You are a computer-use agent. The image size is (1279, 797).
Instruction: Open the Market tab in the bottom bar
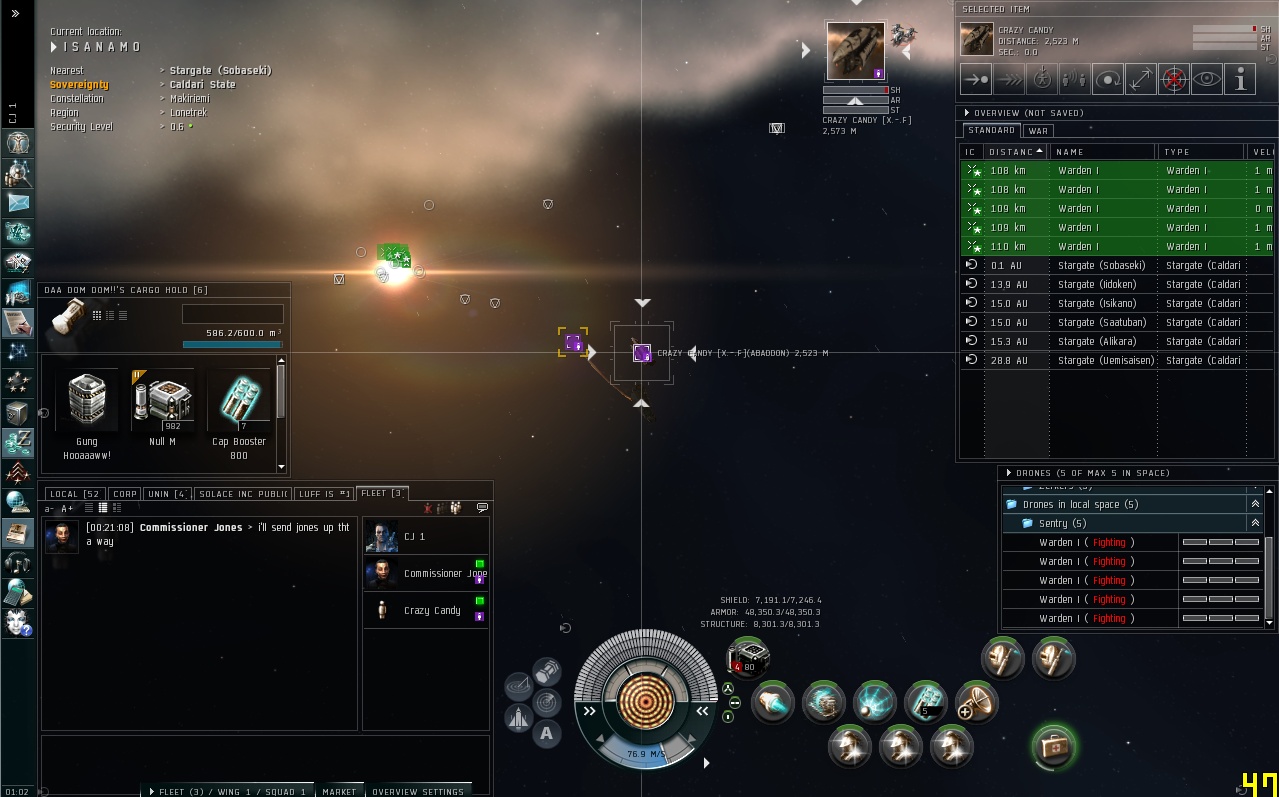click(339, 791)
